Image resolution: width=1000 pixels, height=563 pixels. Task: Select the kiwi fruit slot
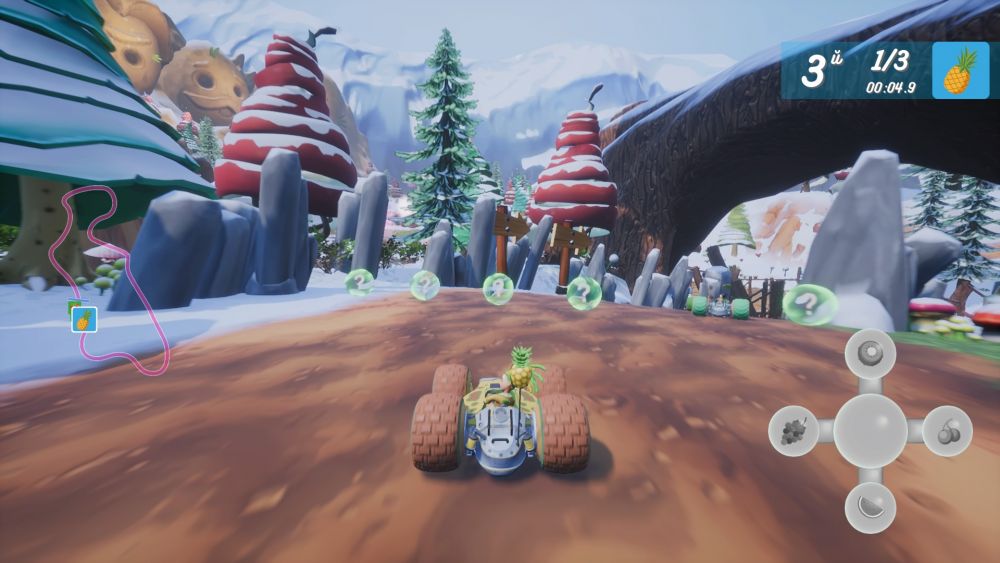pyautogui.click(x=869, y=353)
